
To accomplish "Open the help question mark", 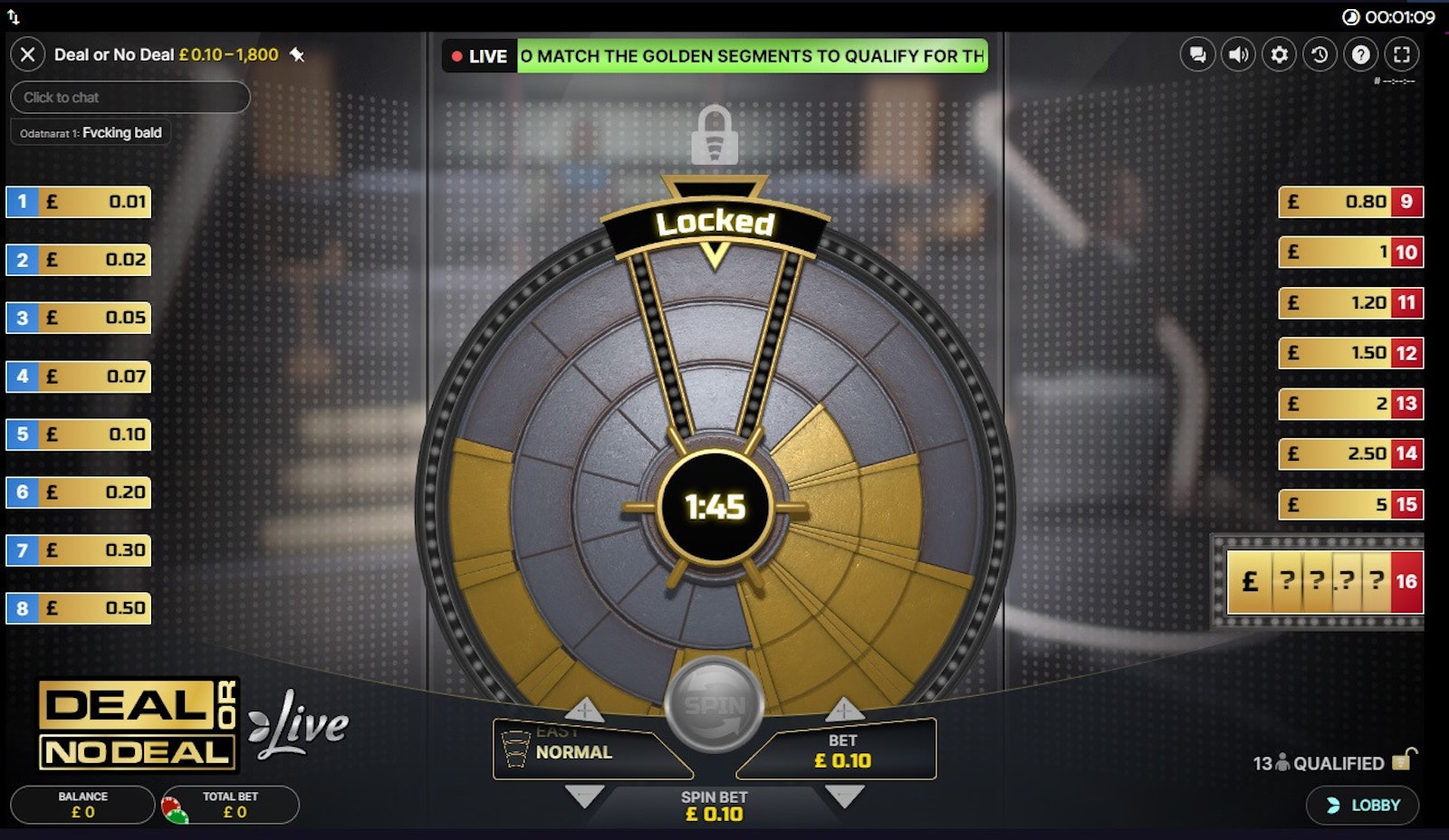I will click(x=1360, y=54).
